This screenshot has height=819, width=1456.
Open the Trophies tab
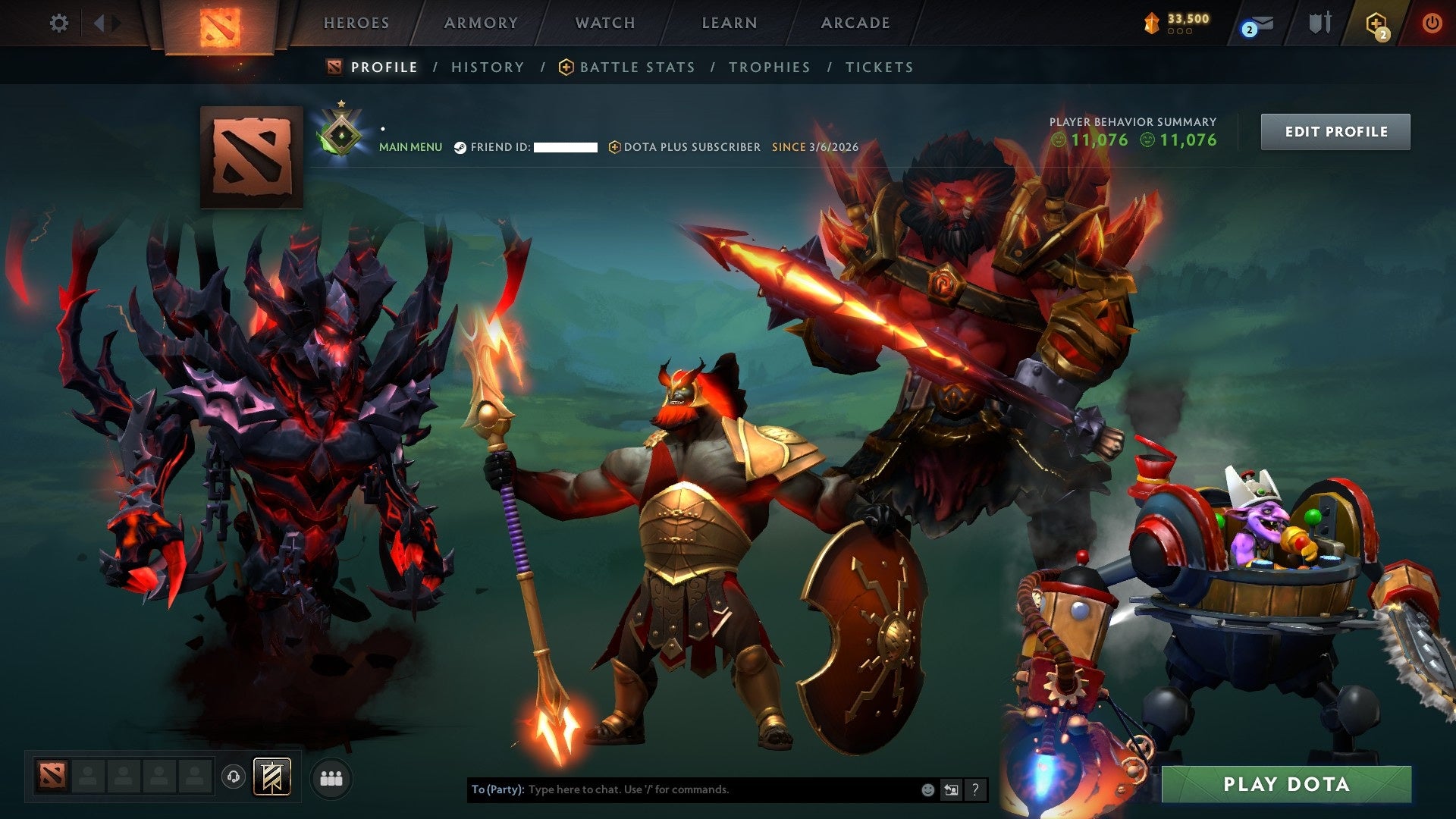(769, 67)
